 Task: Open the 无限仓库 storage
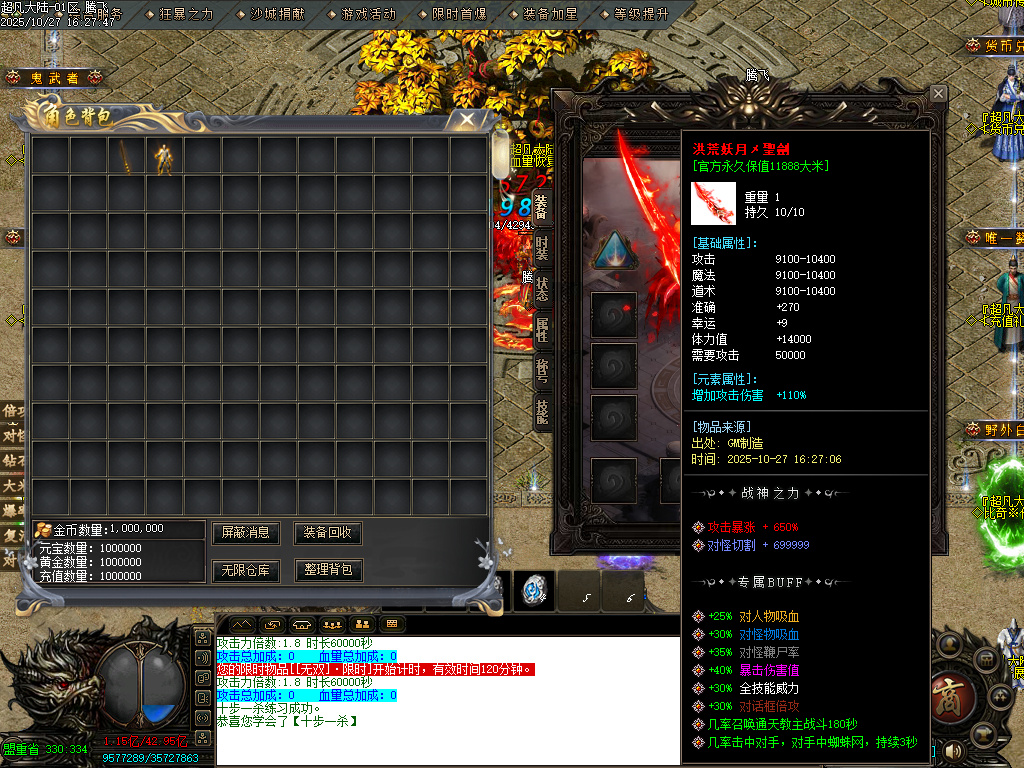click(246, 570)
